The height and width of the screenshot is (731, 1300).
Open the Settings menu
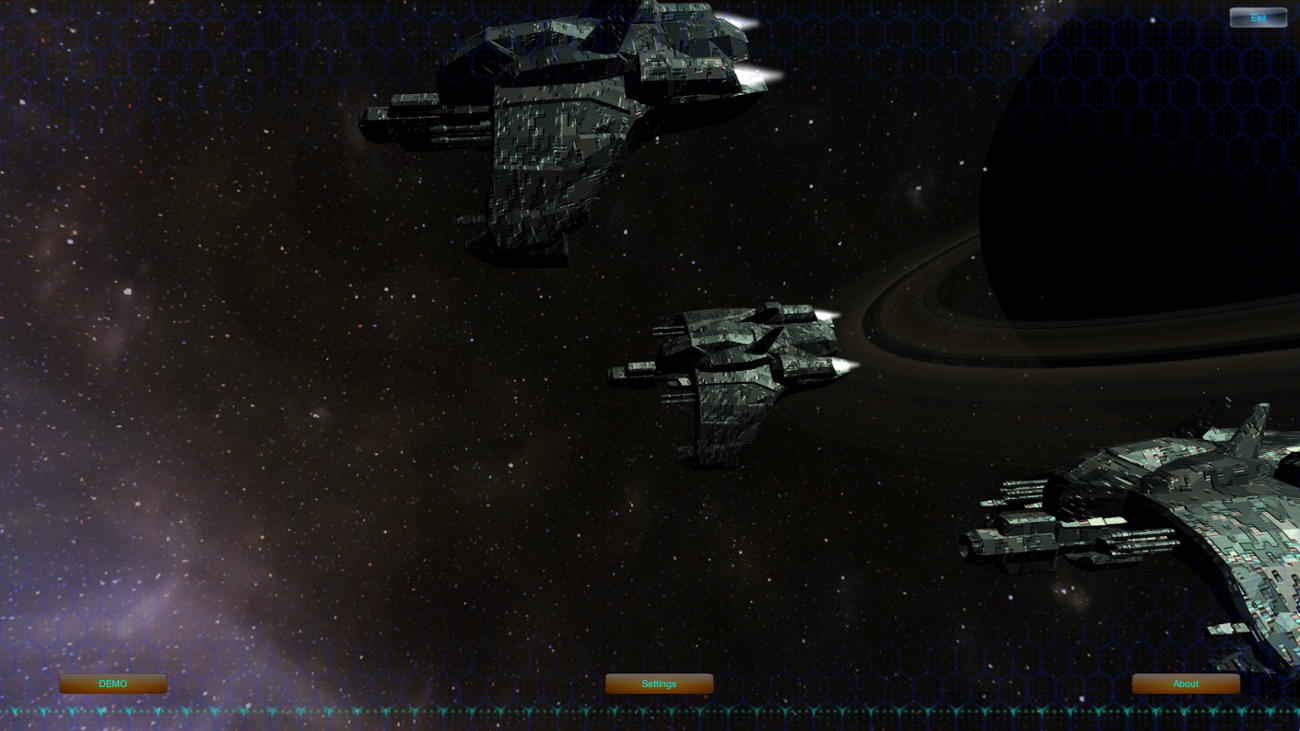coord(659,684)
